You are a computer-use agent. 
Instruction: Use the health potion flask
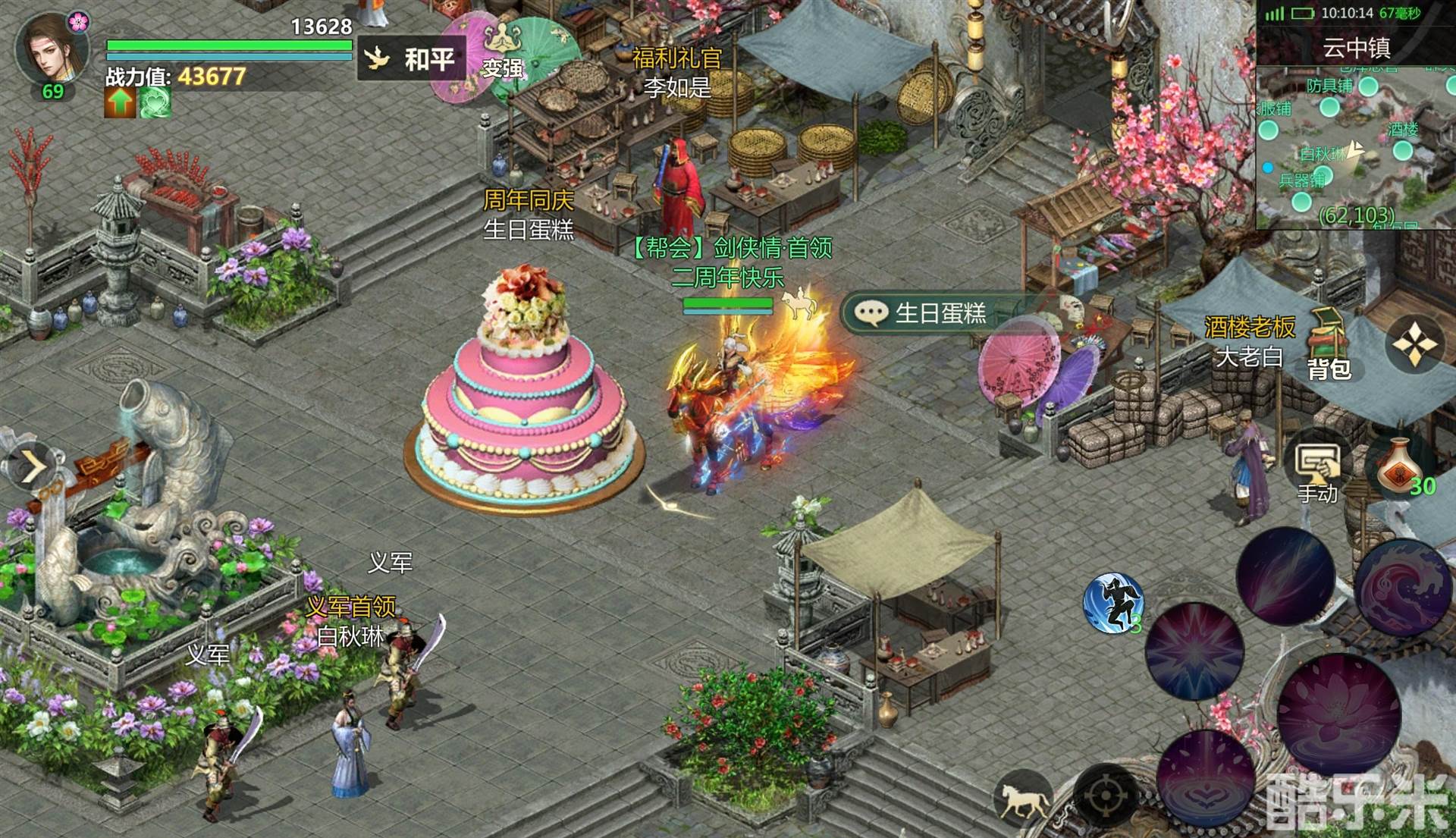1401,469
